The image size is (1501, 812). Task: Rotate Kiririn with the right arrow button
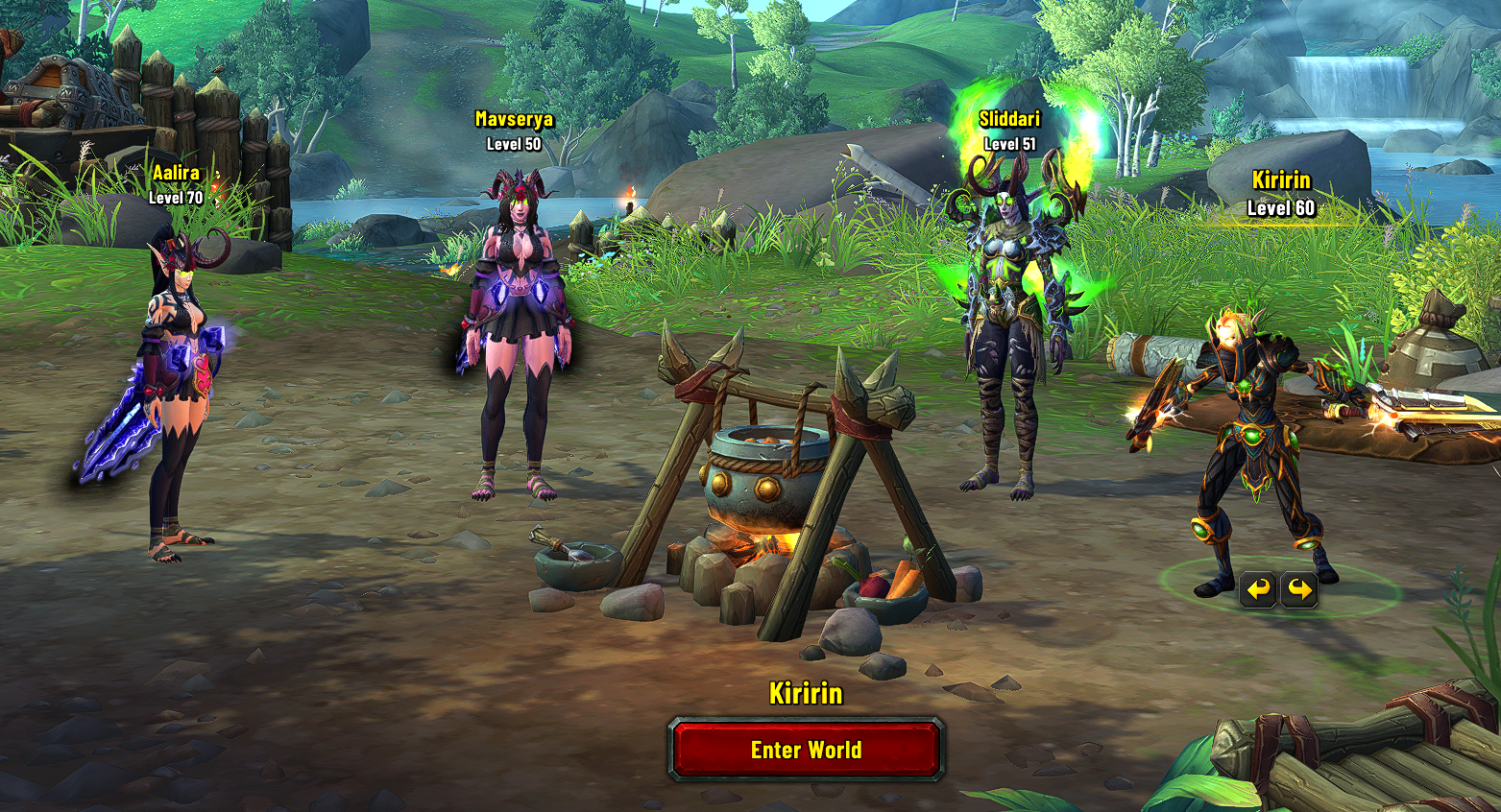(1298, 588)
